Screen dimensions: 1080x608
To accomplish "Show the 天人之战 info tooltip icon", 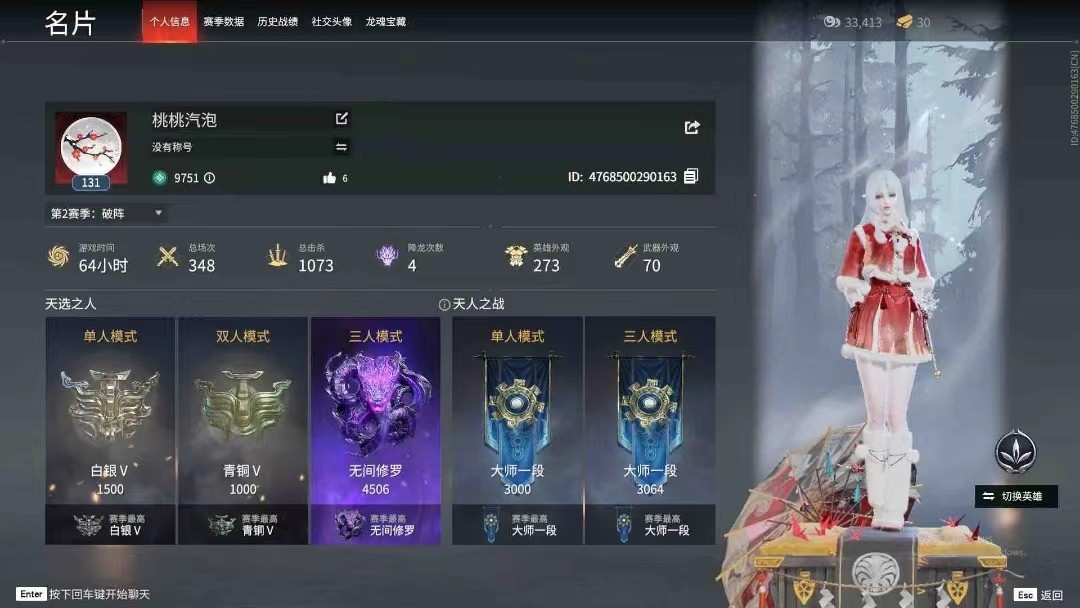I will click(444, 304).
